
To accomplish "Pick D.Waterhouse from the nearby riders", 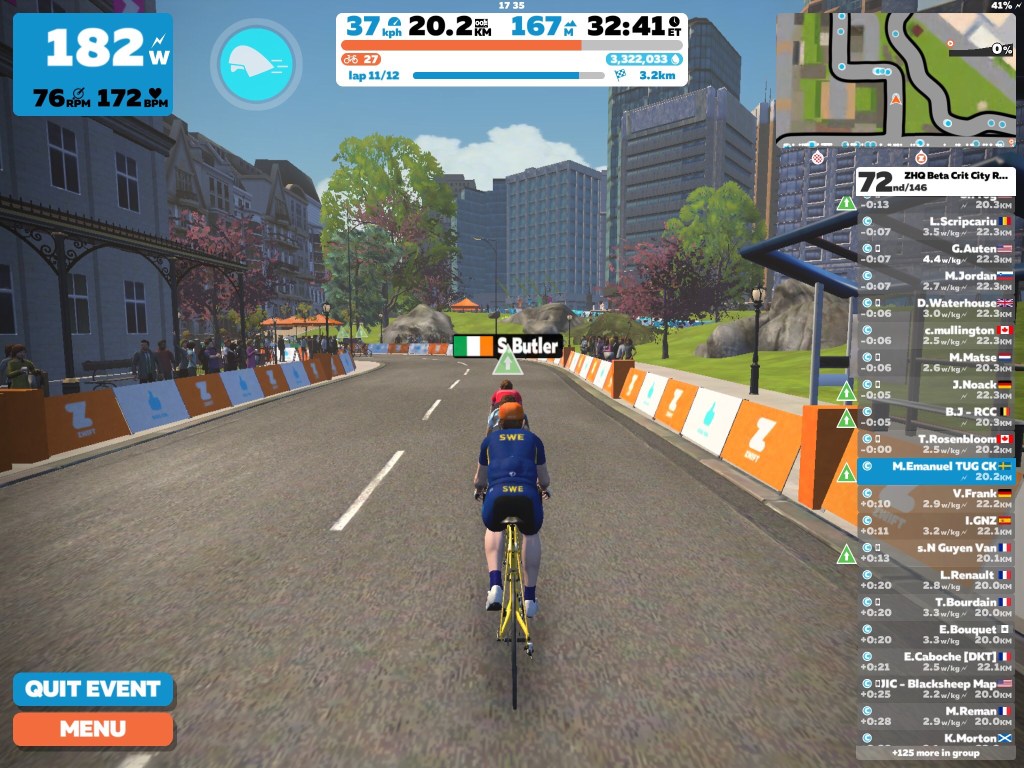I will pyautogui.click(x=936, y=308).
